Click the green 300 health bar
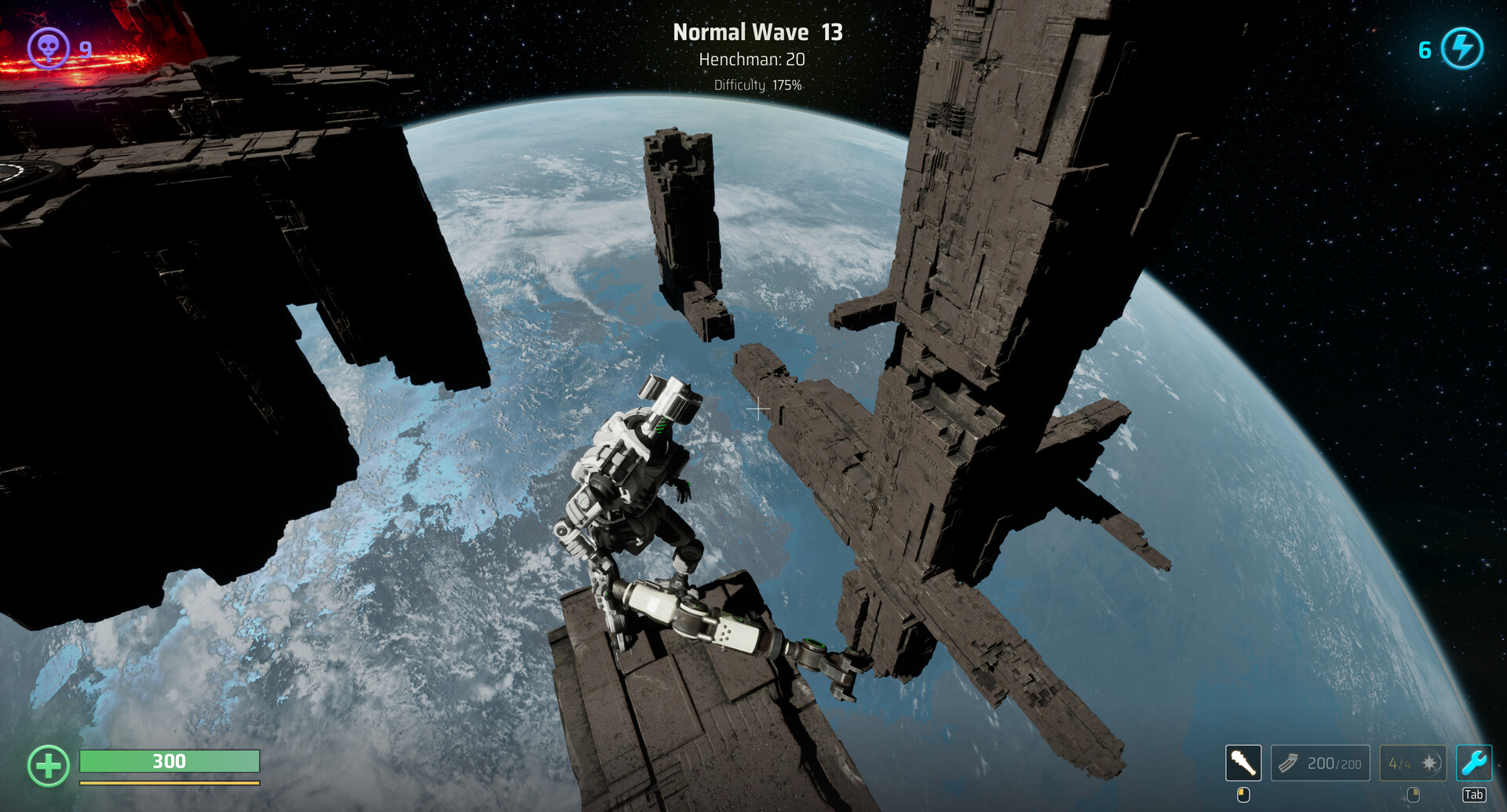The height and width of the screenshot is (812, 1507). point(169,761)
